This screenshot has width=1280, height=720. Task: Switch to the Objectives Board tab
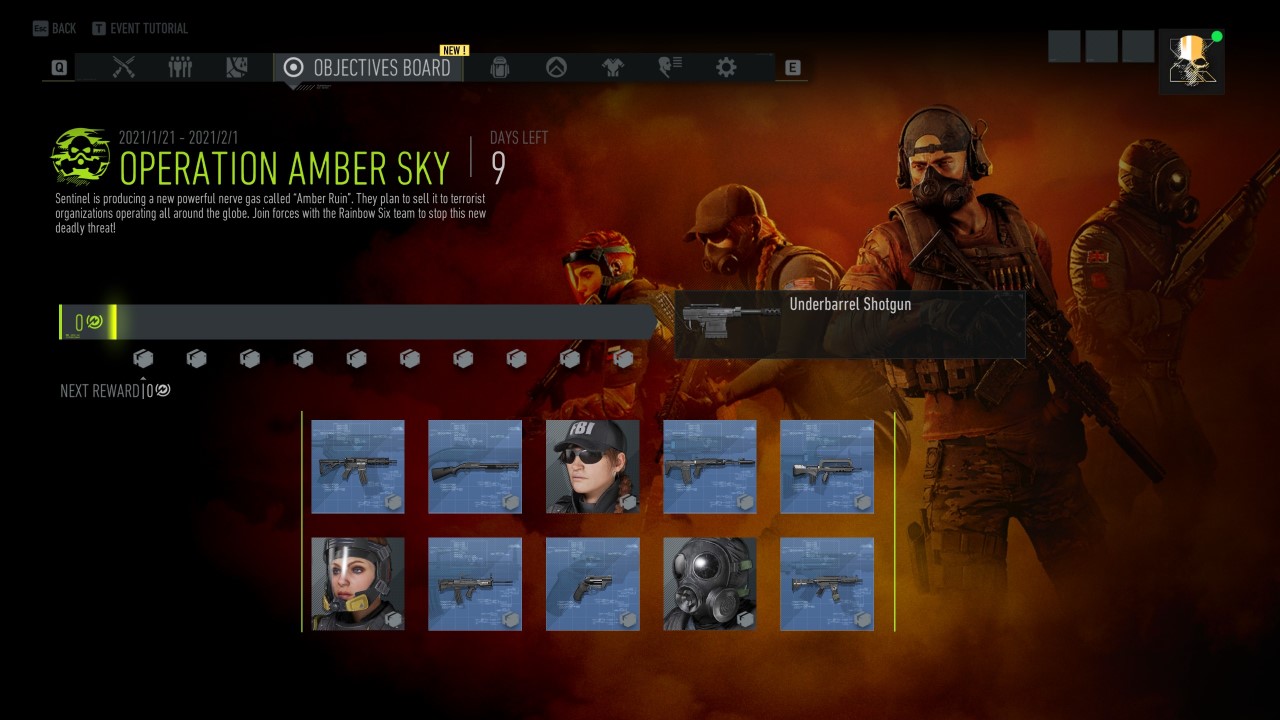tap(368, 68)
